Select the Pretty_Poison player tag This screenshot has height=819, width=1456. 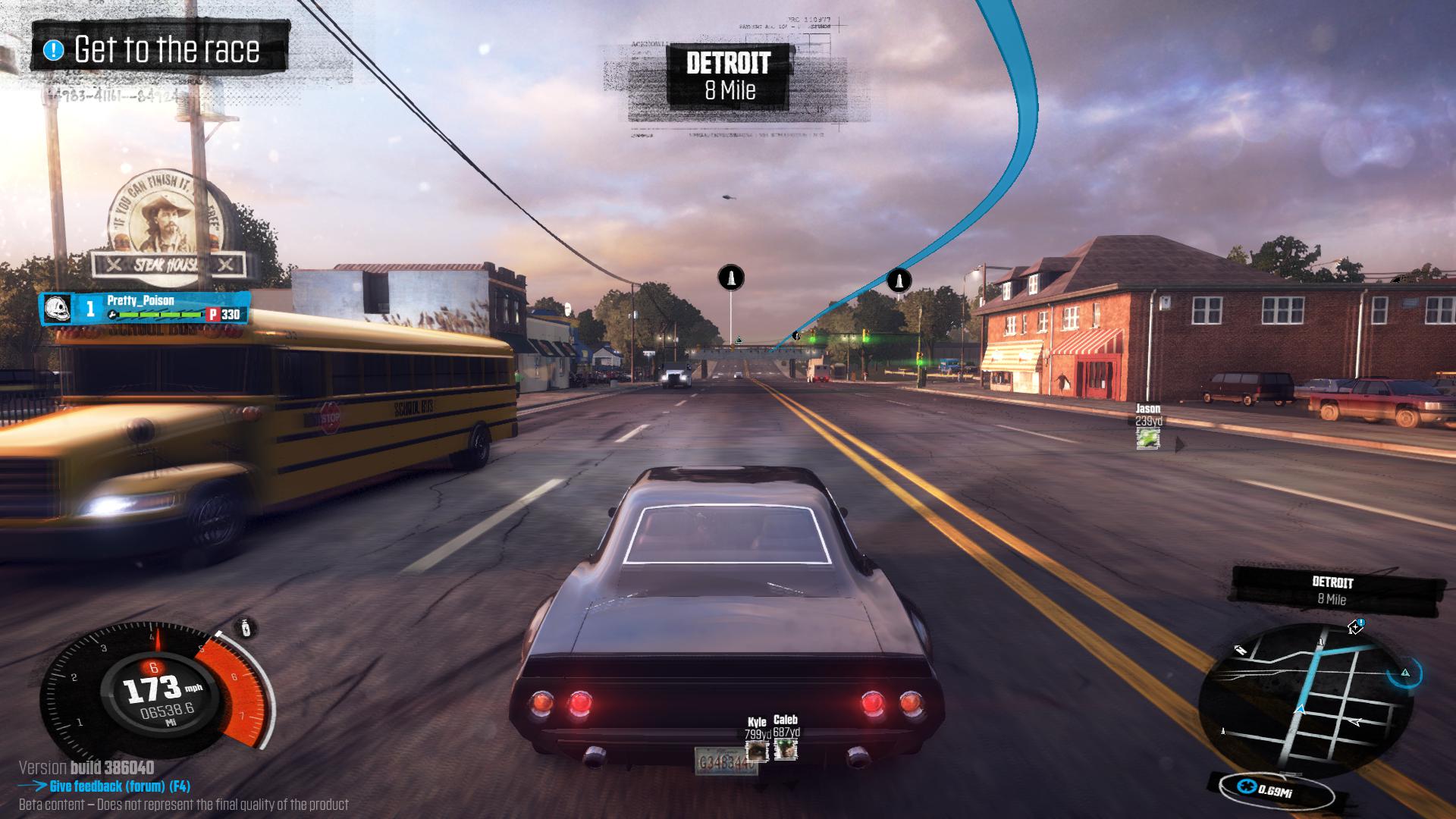point(145,308)
